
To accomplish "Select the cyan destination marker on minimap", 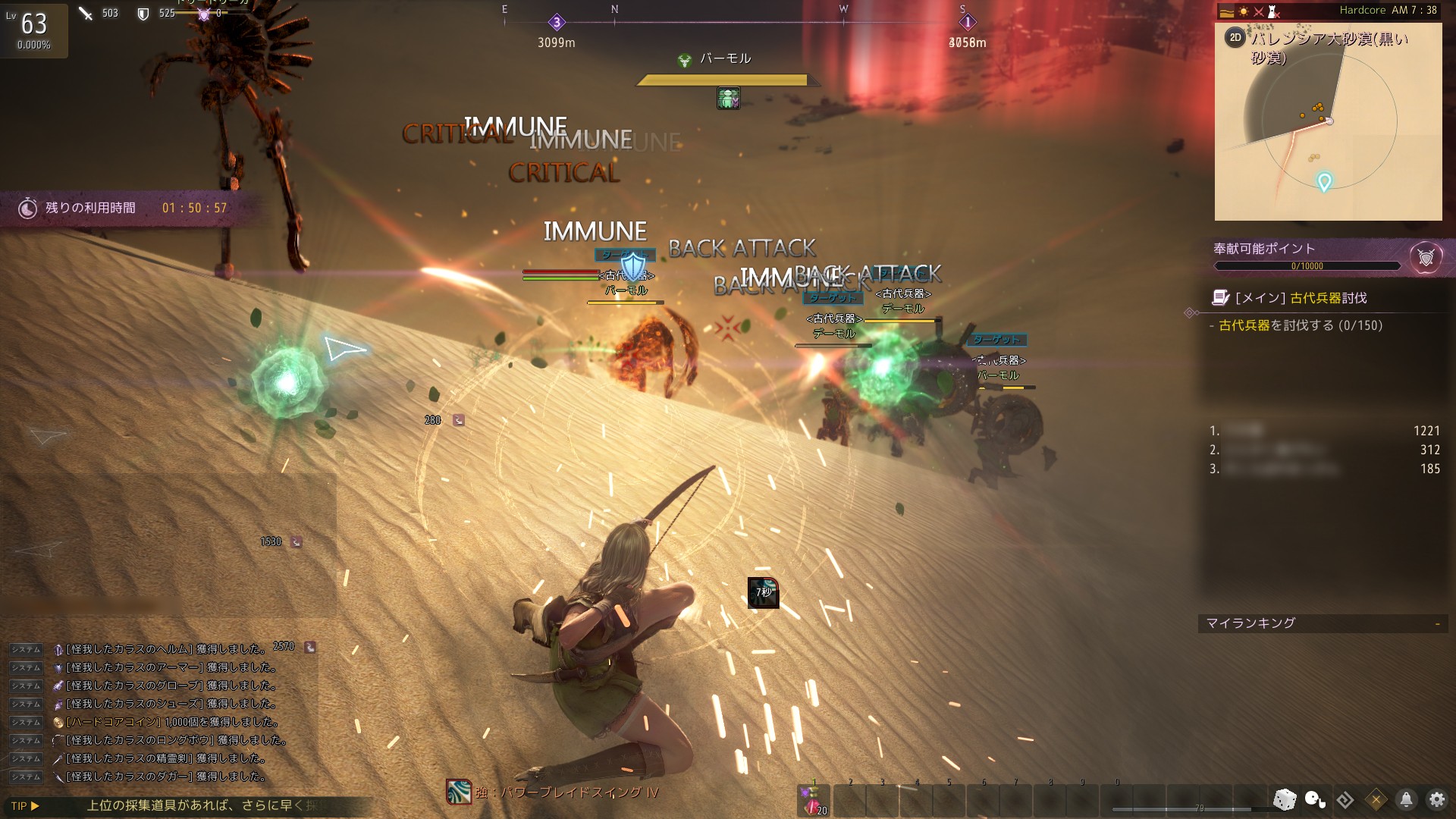I will 1324,182.
